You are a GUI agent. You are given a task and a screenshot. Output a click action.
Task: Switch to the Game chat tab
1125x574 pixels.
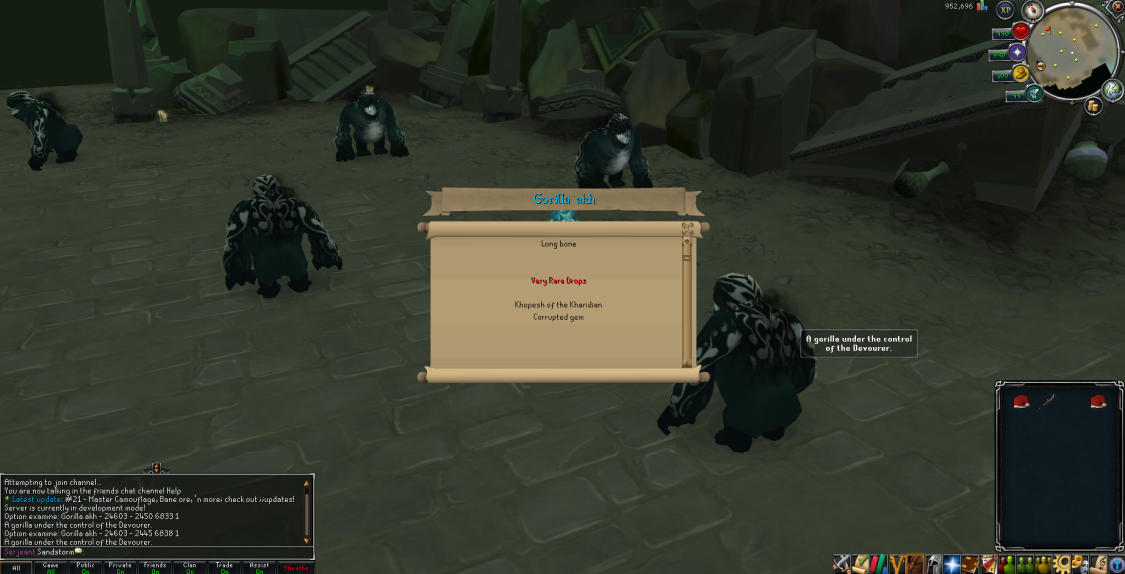[51, 567]
